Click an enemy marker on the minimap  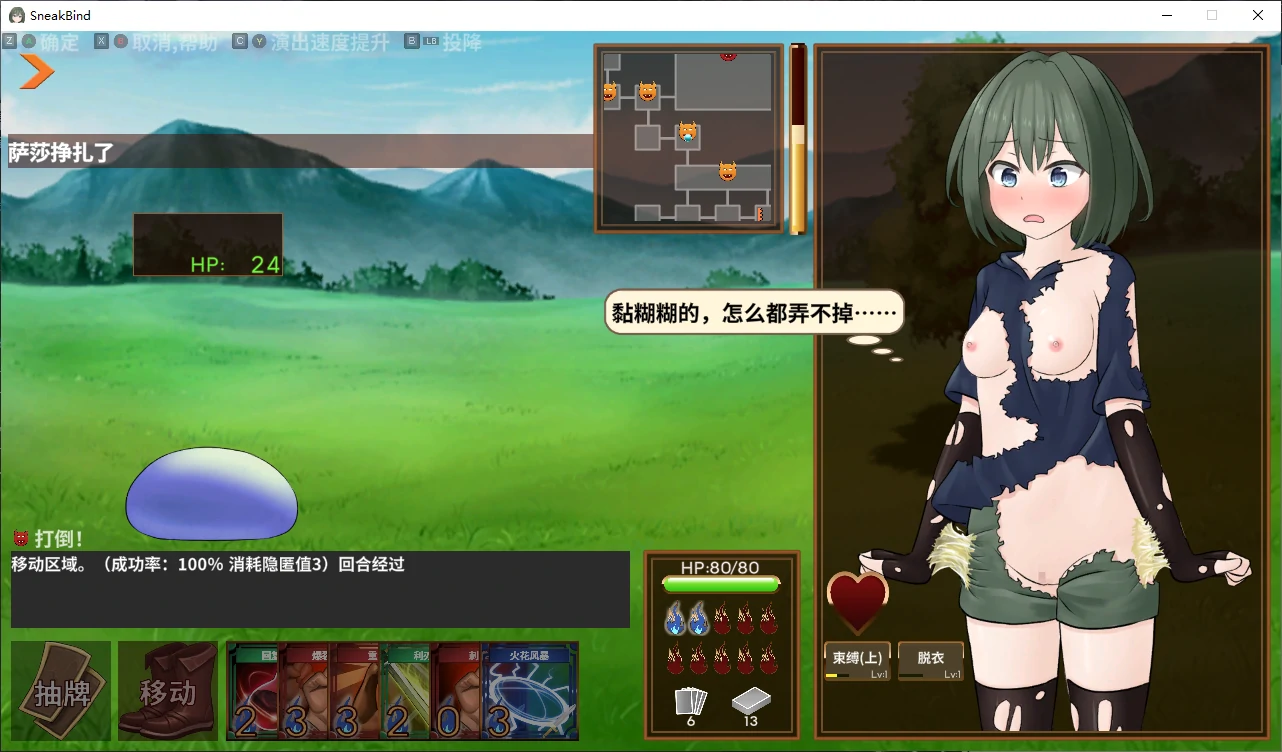pyautogui.click(x=686, y=129)
